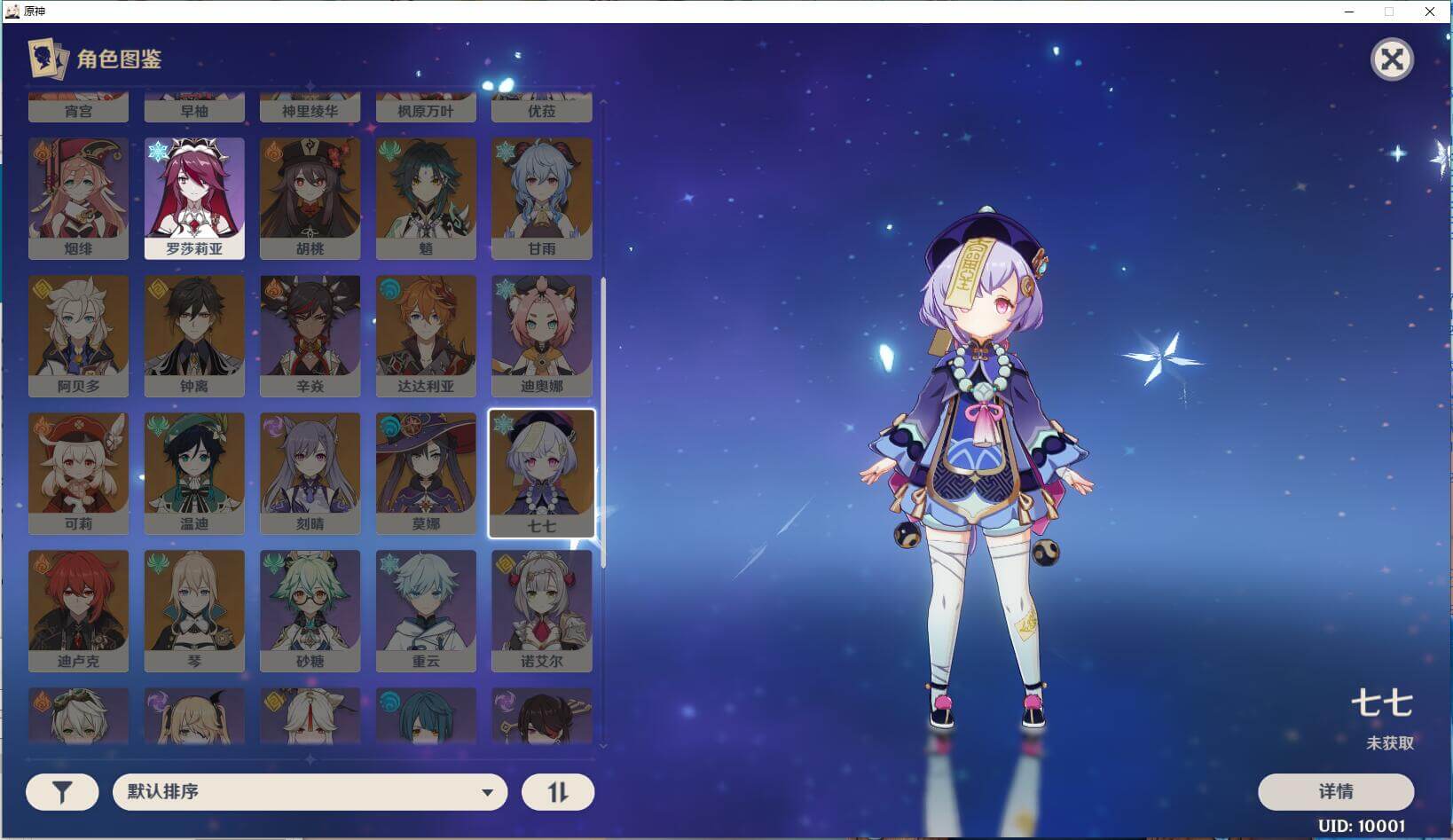
Task: Pick the 甘雨 character card
Action: click(x=541, y=197)
